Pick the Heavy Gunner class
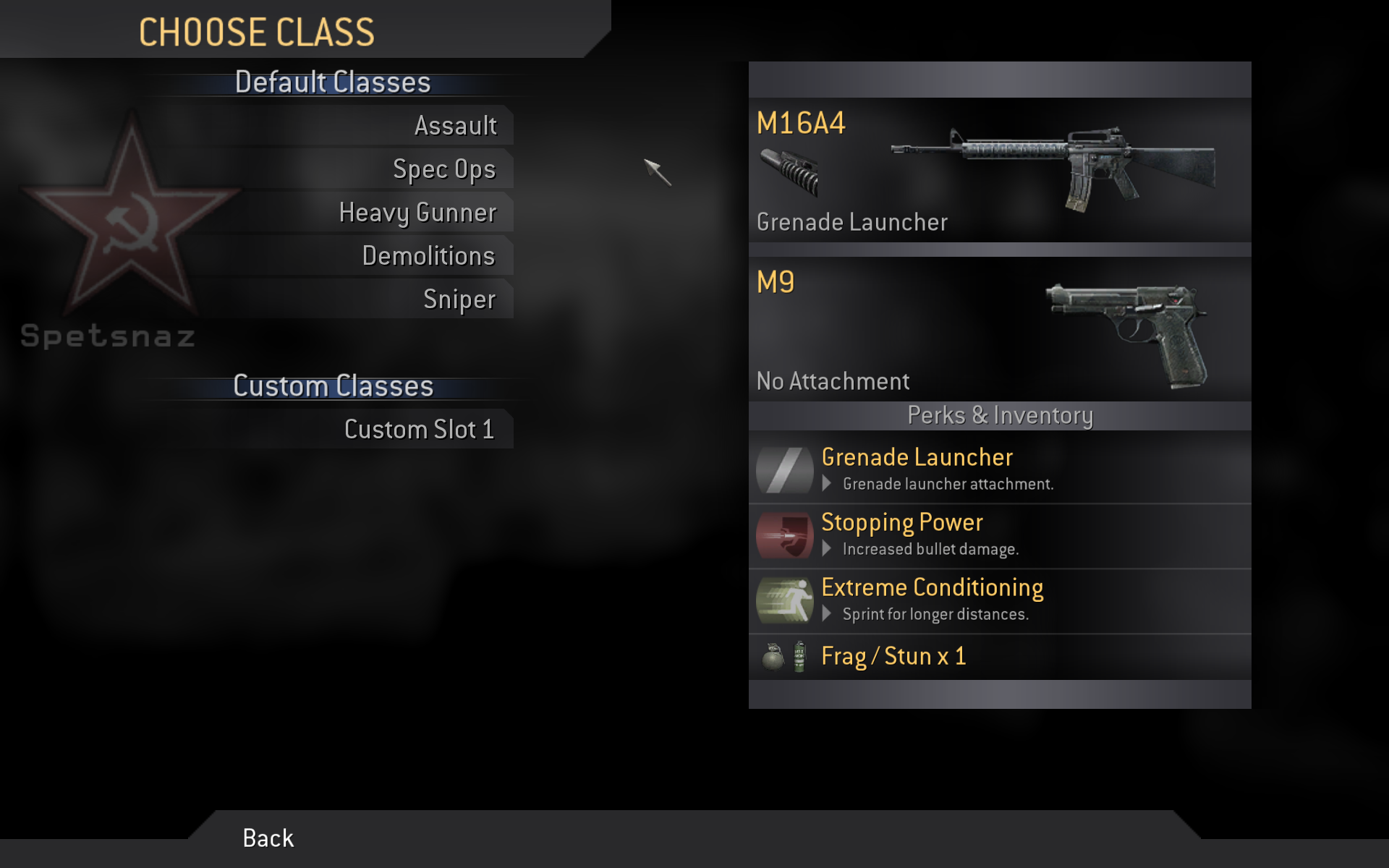This screenshot has width=1389, height=868. coord(417,213)
